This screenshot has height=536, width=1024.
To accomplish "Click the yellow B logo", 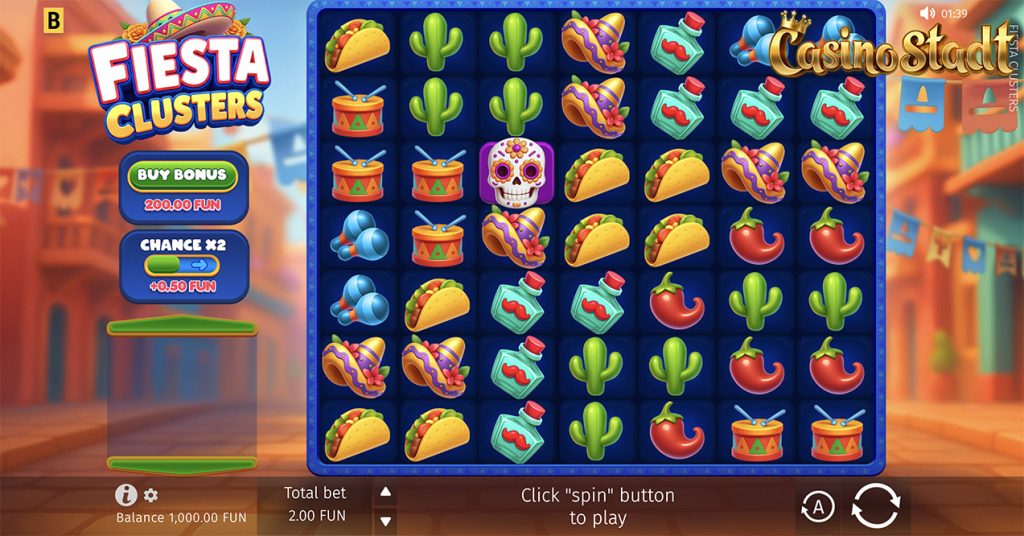I will tap(53, 17).
